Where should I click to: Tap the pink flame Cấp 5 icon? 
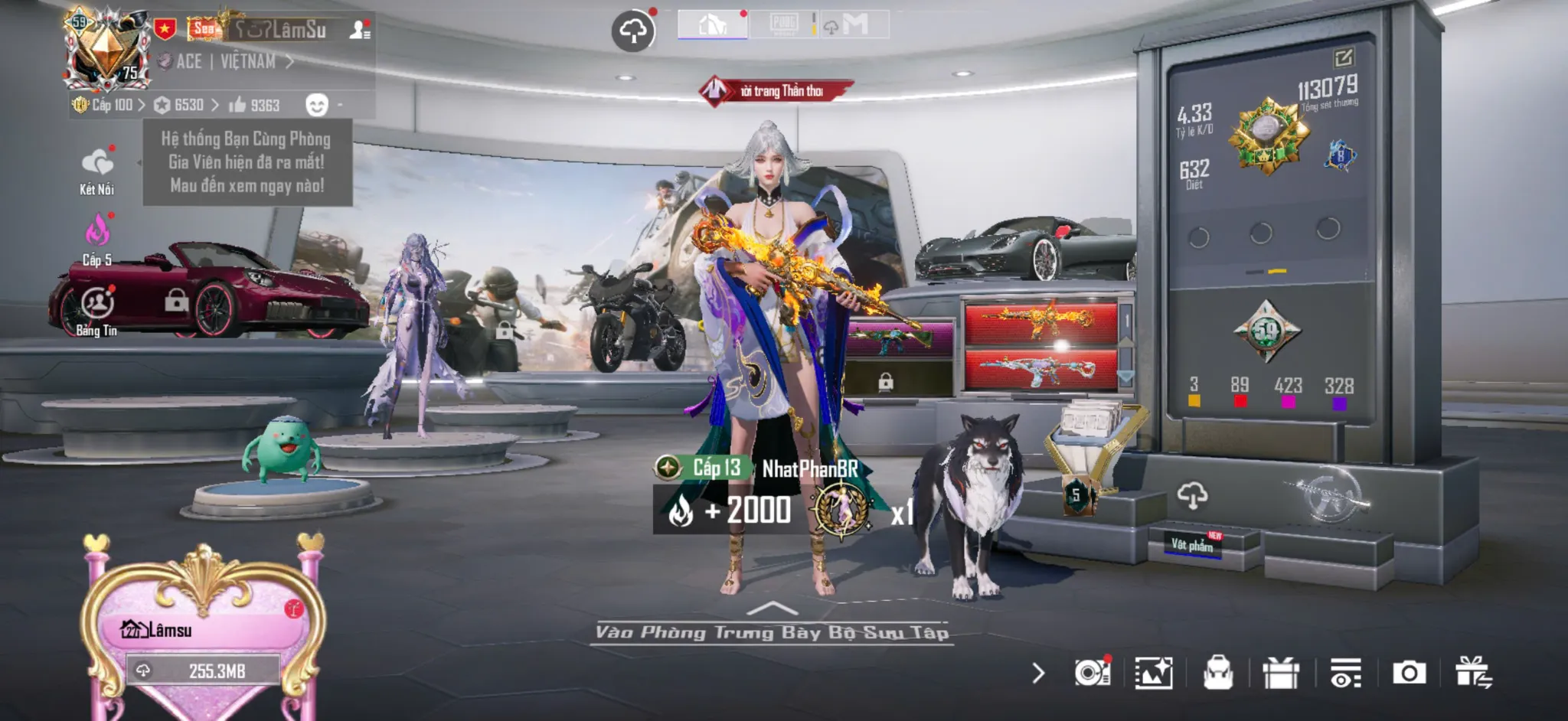(x=97, y=230)
